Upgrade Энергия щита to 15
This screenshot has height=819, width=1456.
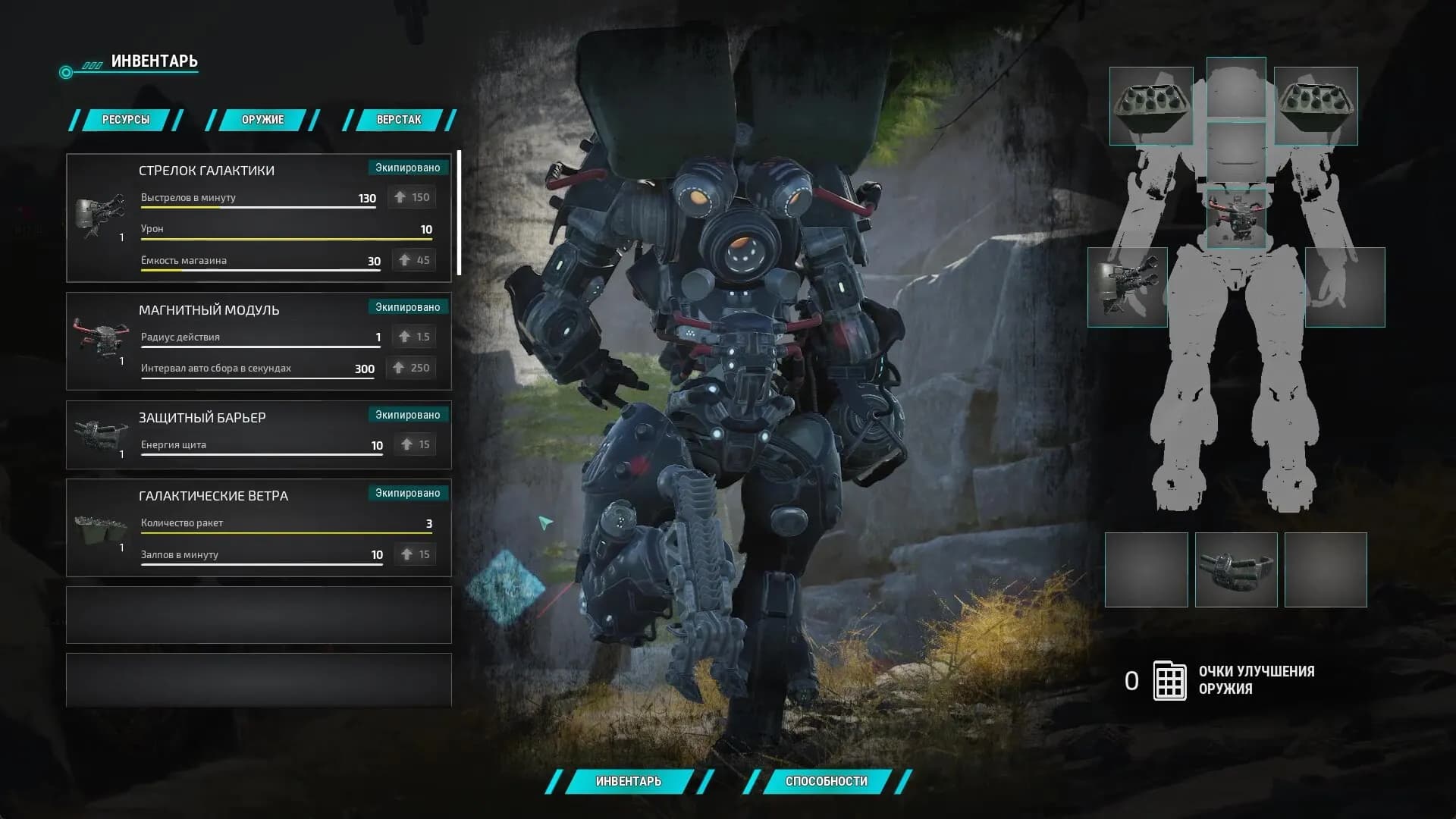coord(416,444)
